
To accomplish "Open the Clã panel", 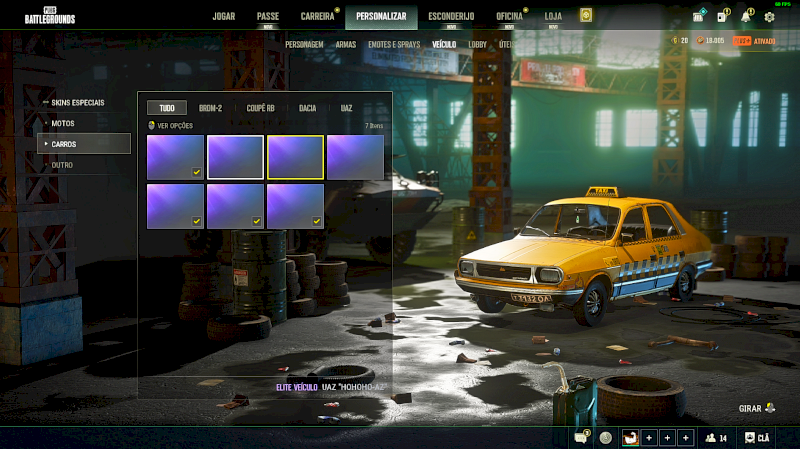I will [758, 437].
